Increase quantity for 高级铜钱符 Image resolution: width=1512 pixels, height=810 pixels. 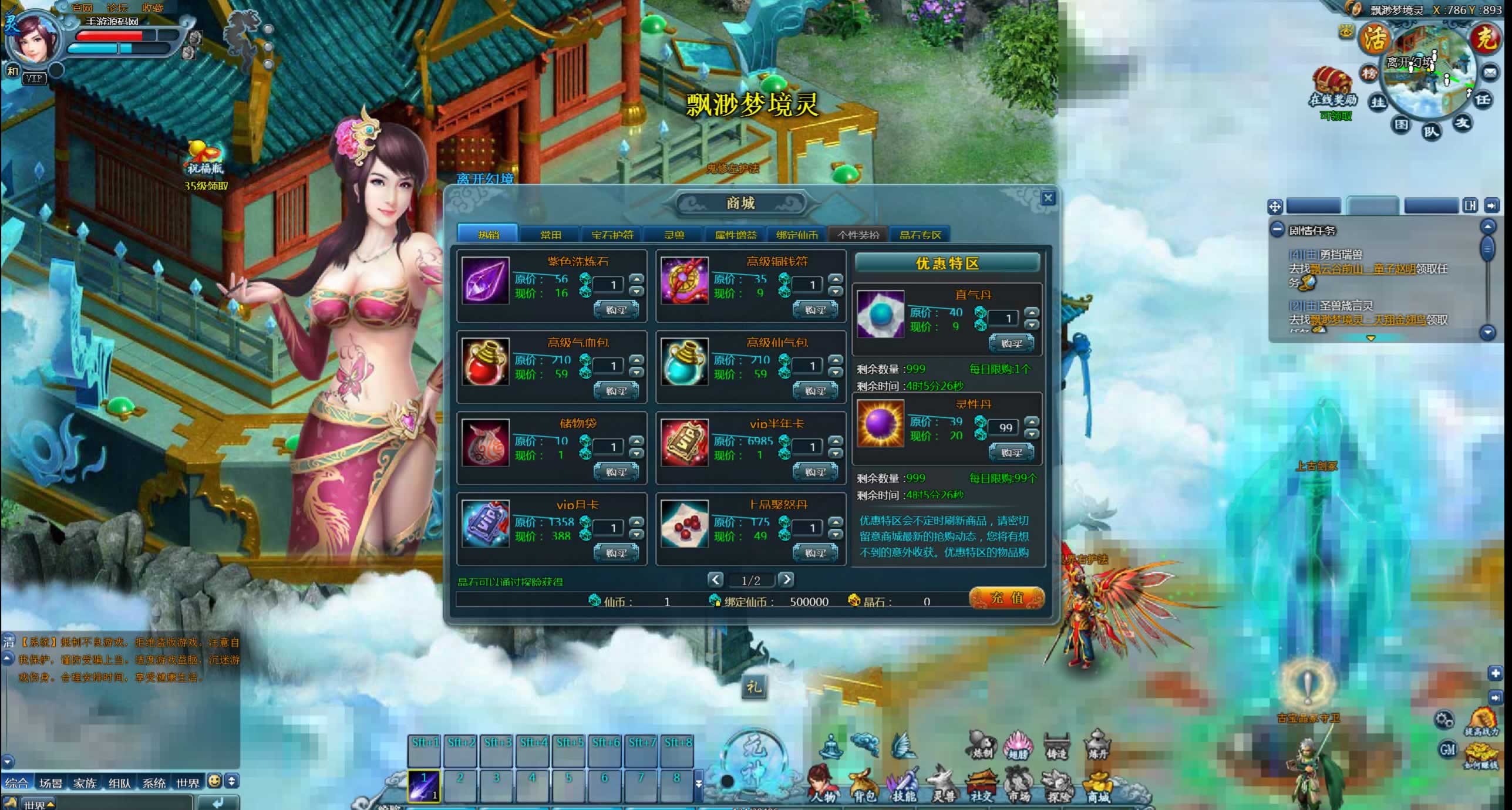point(835,279)
